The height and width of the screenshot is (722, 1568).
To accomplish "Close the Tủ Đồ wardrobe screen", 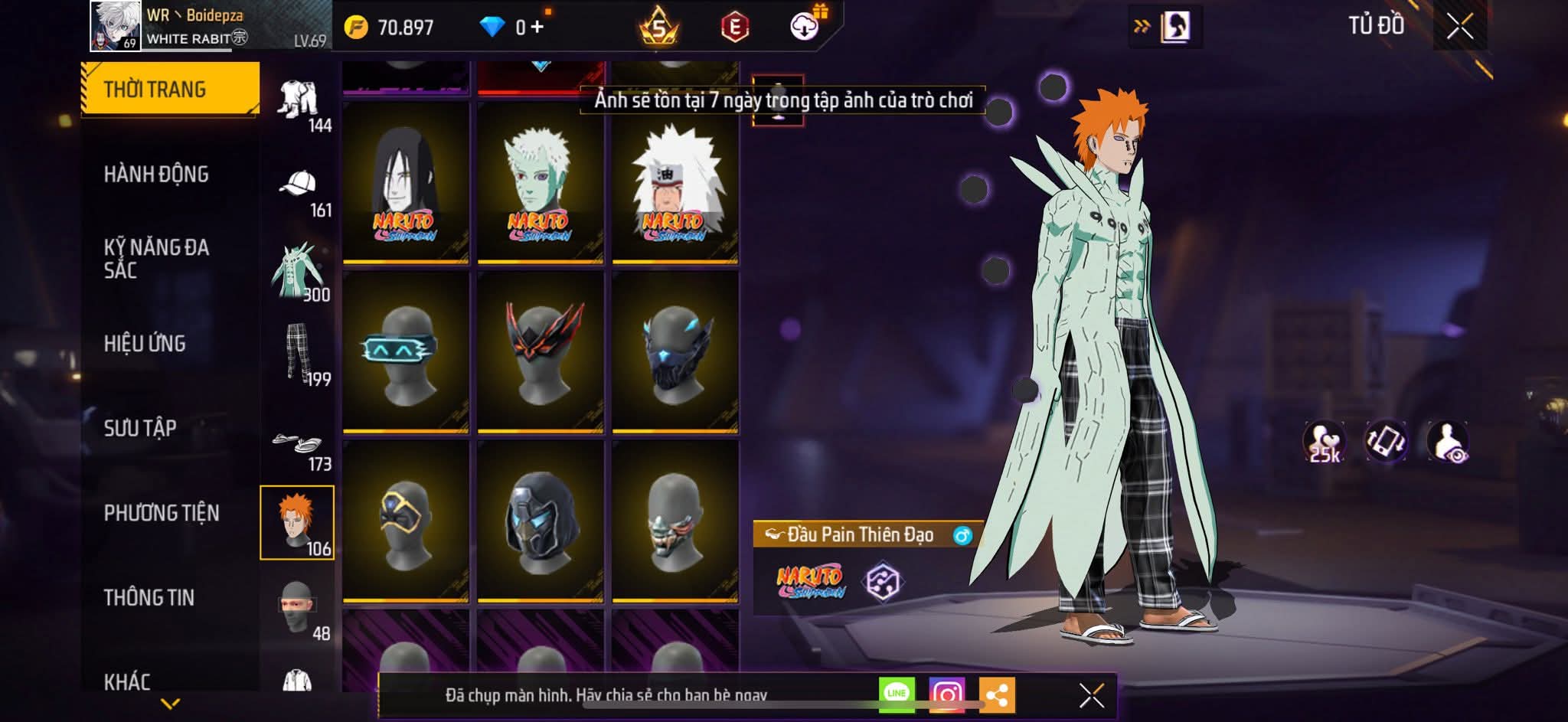I will [x=1459, y=27].
